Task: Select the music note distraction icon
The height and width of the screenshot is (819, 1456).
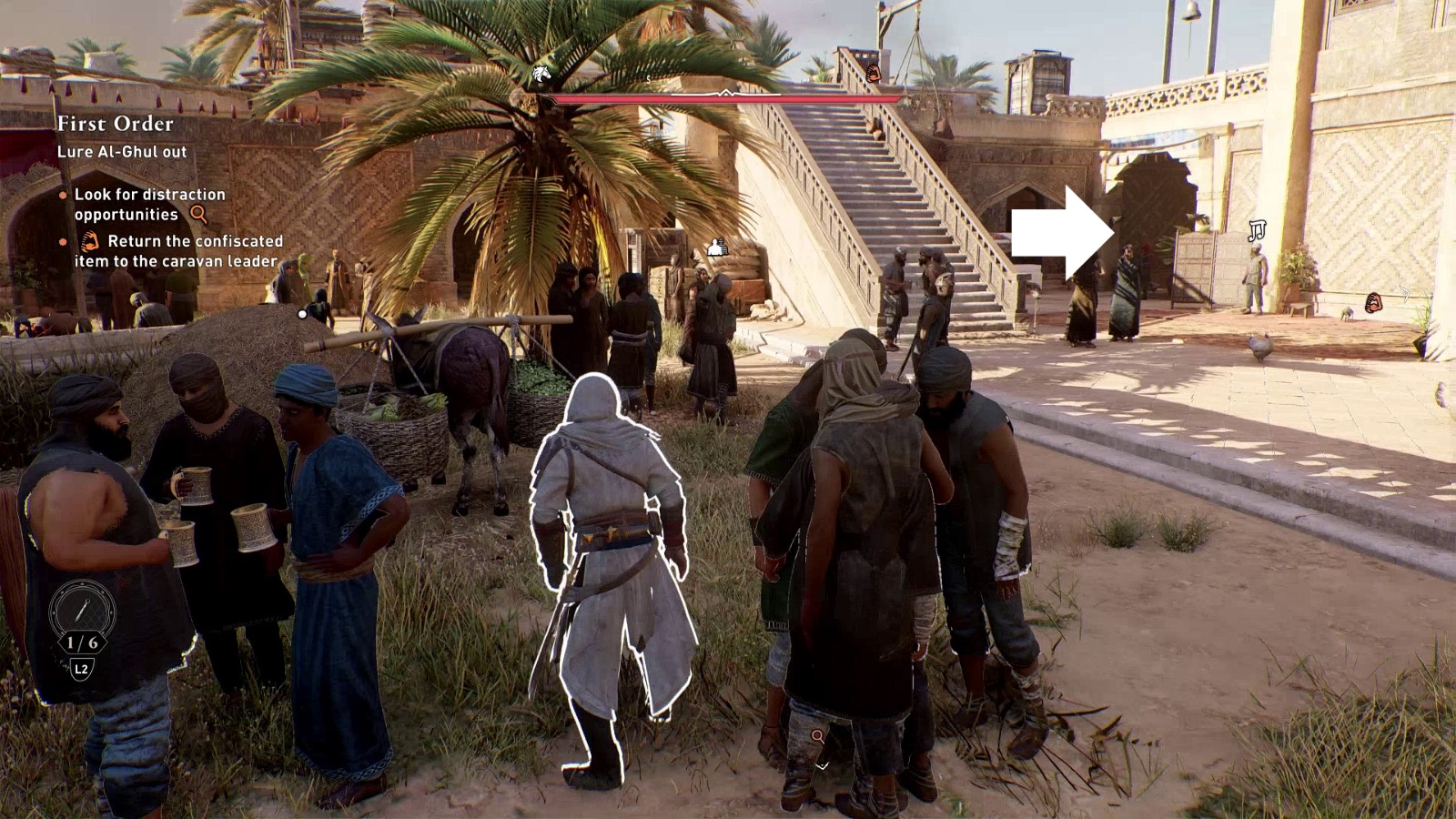Action: (1257, 230)
